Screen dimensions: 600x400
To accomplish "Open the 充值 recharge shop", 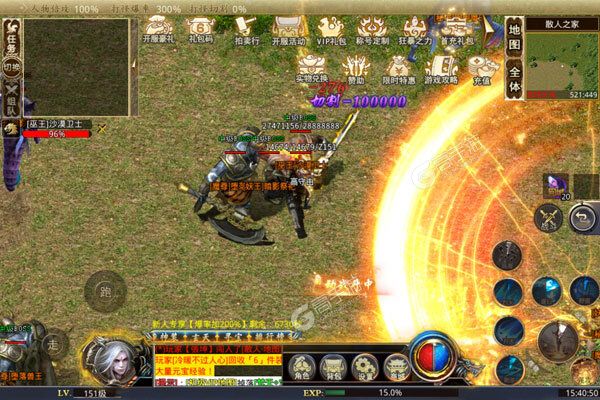I will pos(481,67).
